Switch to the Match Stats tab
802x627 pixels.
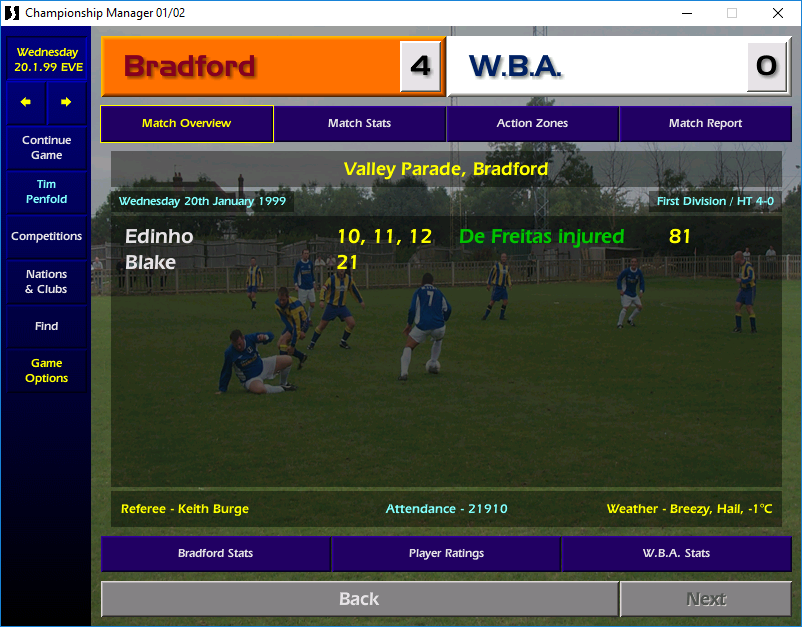tap(359, 124)
